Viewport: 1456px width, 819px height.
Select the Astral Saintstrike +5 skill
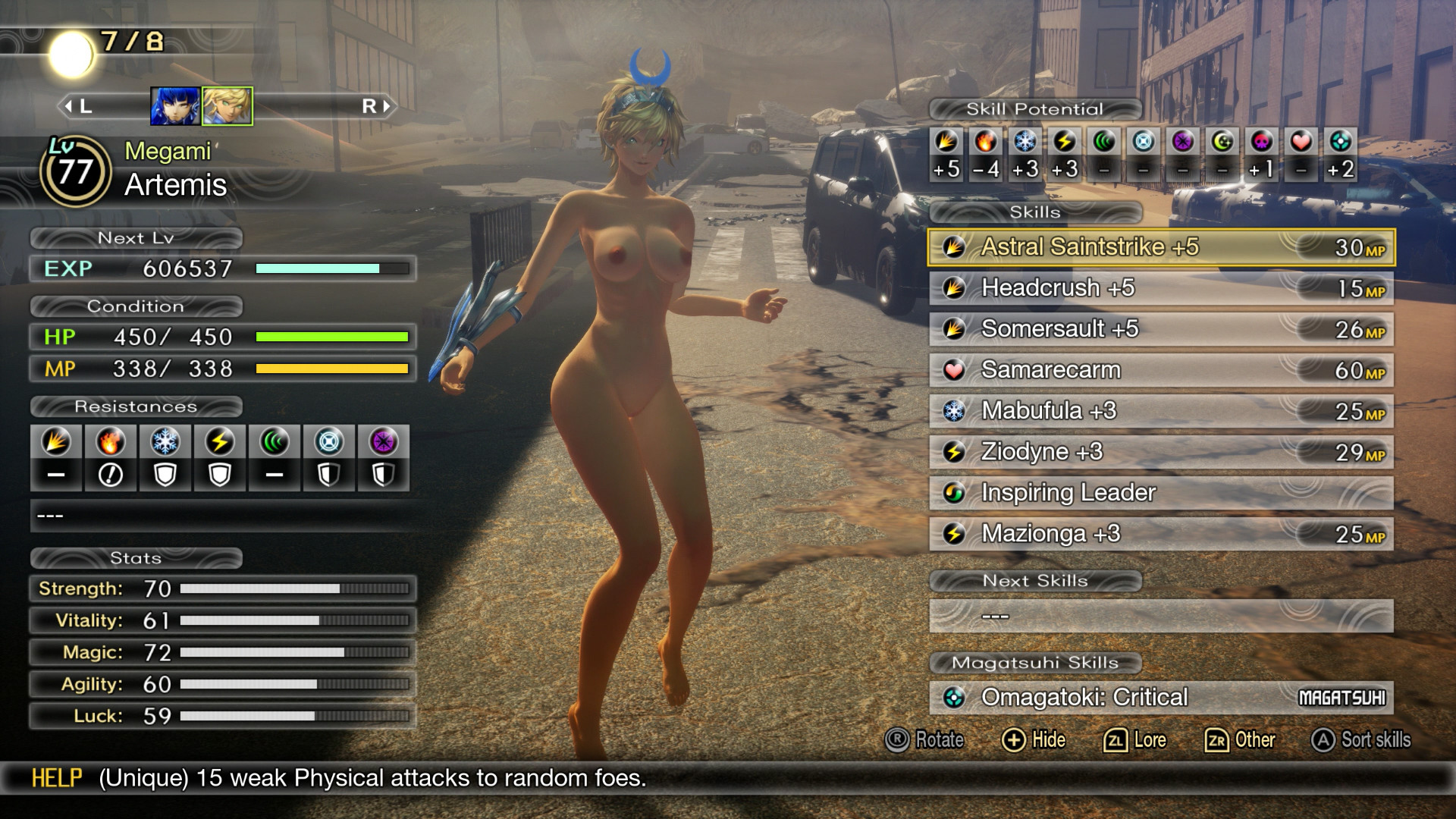1160,247
